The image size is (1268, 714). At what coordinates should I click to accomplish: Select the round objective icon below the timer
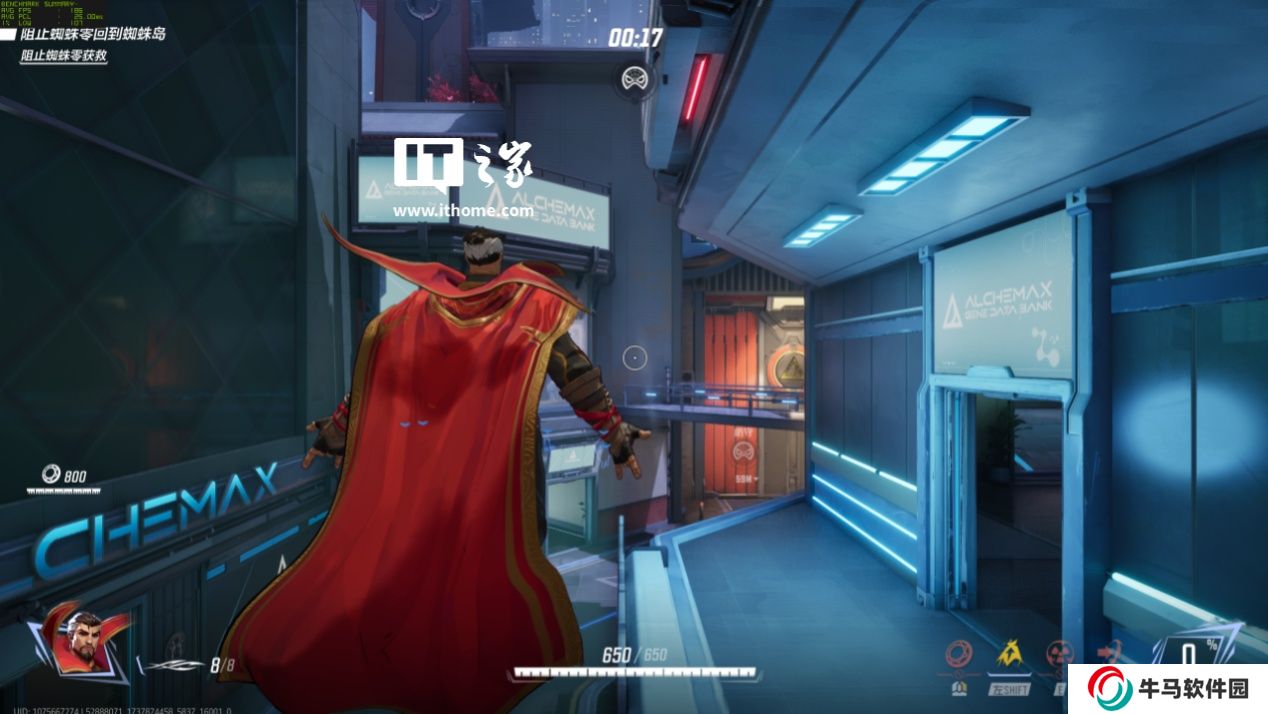(634, 78)
